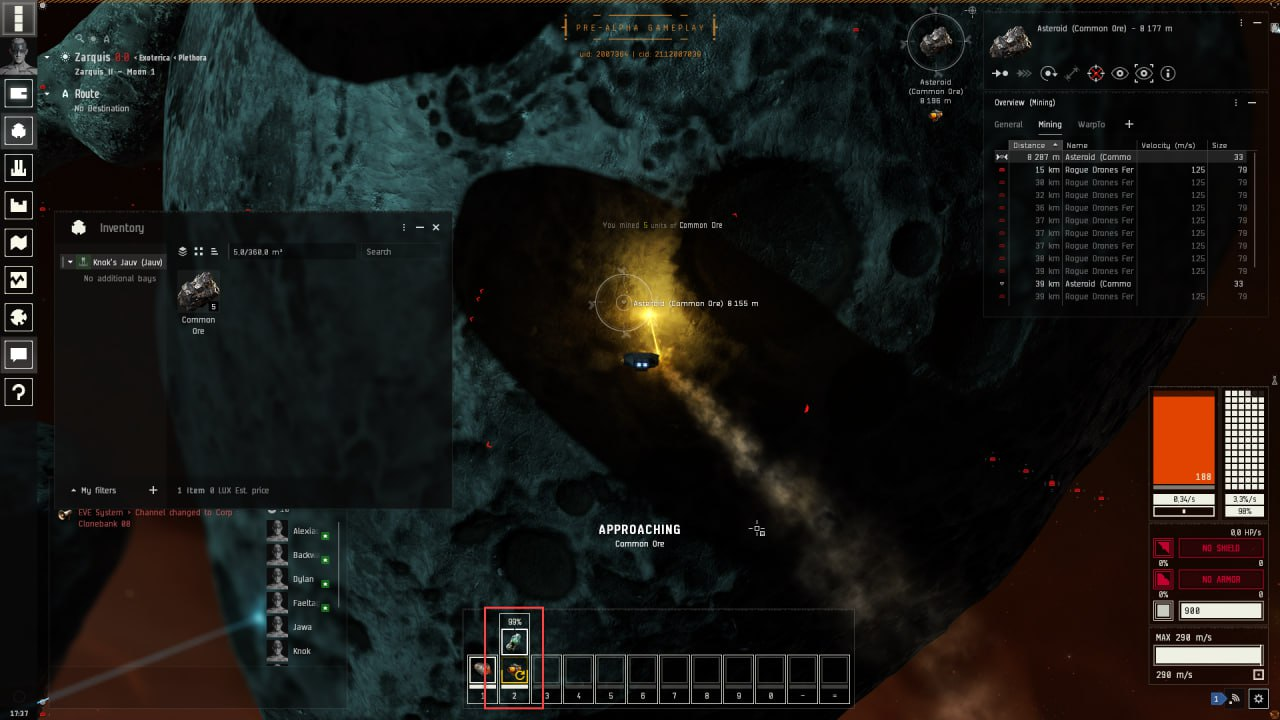Open the settings gear icon
Viewport: 1280px width, 720px height.
click(x=1259, y=699)
